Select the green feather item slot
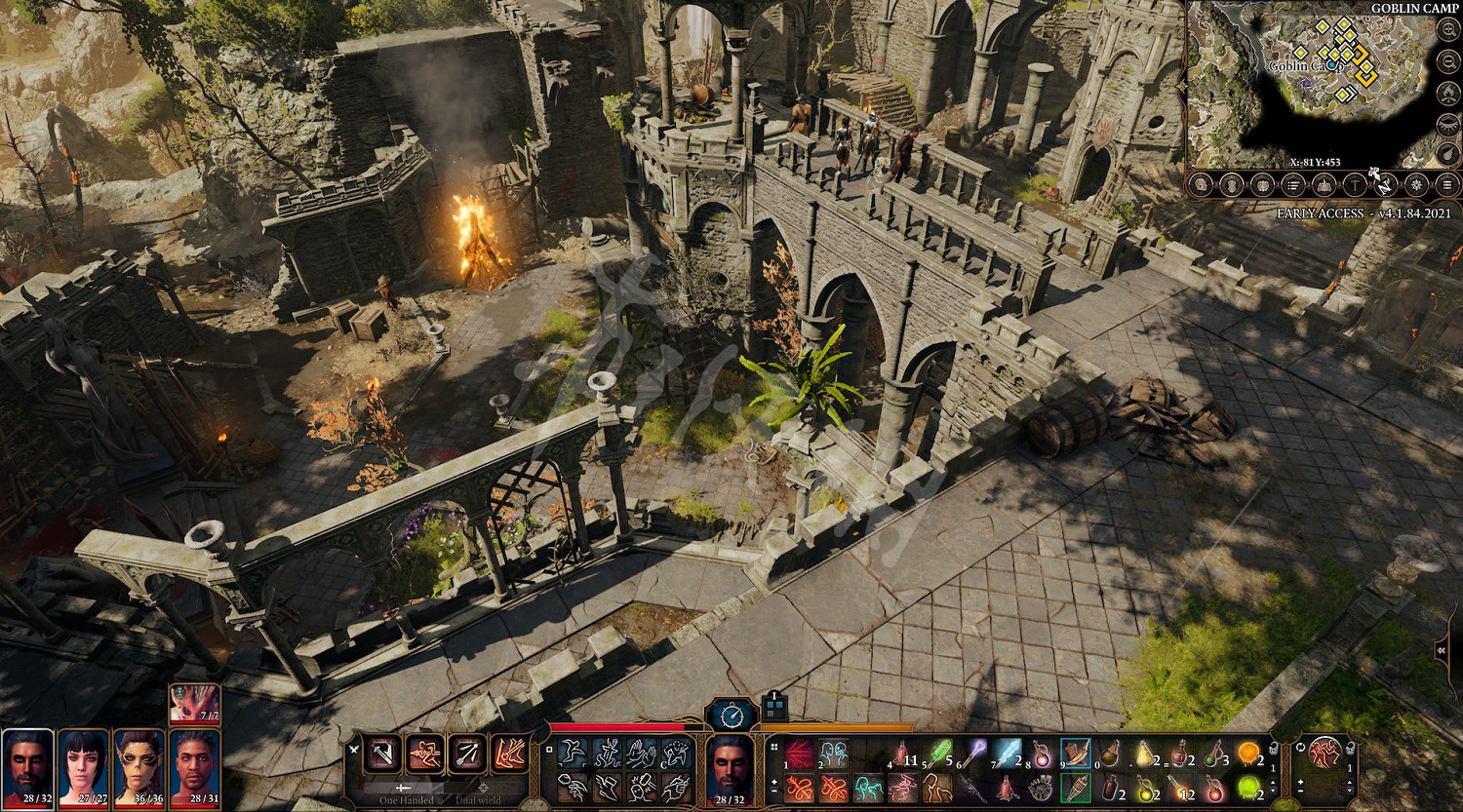Image resolution: width=1463 pixels, height=812 pixels. pyautogui.click(x=937, y=754)
